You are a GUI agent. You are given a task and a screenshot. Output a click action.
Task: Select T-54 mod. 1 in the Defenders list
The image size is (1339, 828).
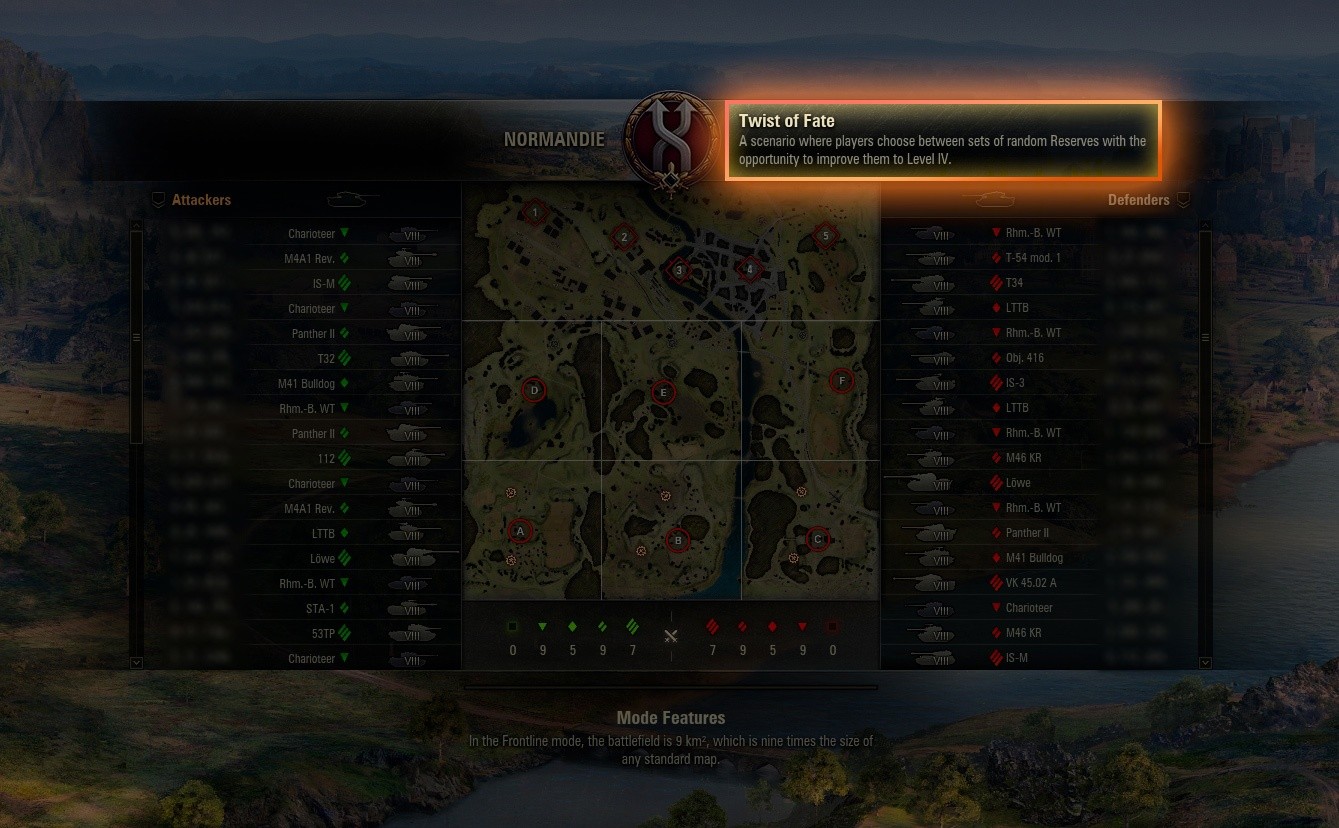pos(1033,257)
